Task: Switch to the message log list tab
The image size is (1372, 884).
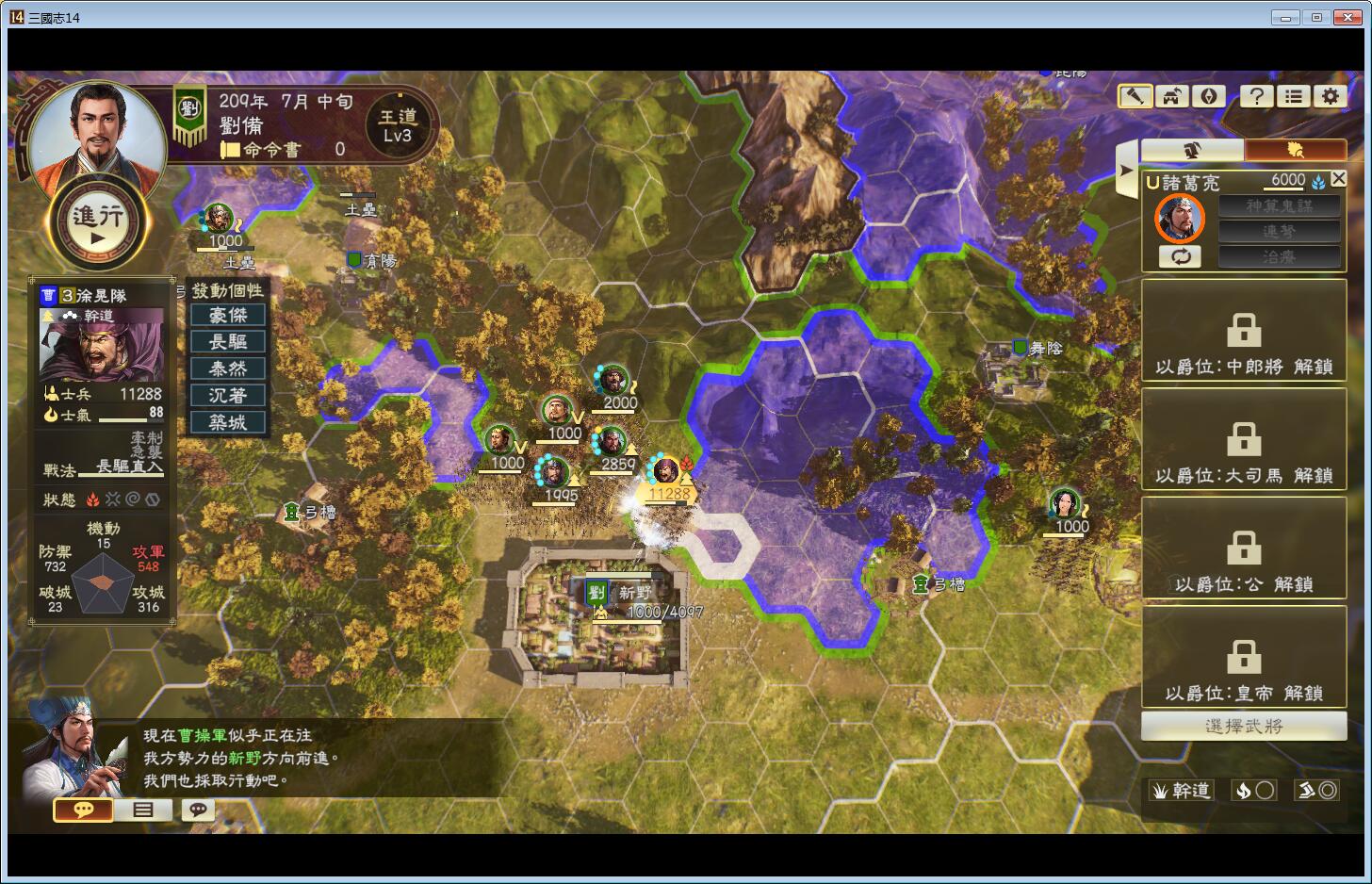Action: pyautogui.click(x=142, y=810)
